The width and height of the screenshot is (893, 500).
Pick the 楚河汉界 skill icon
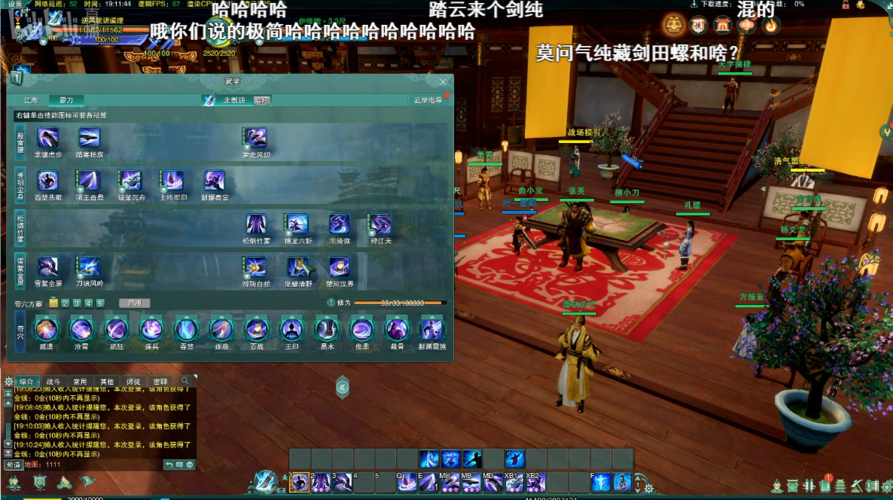point(340,267)
